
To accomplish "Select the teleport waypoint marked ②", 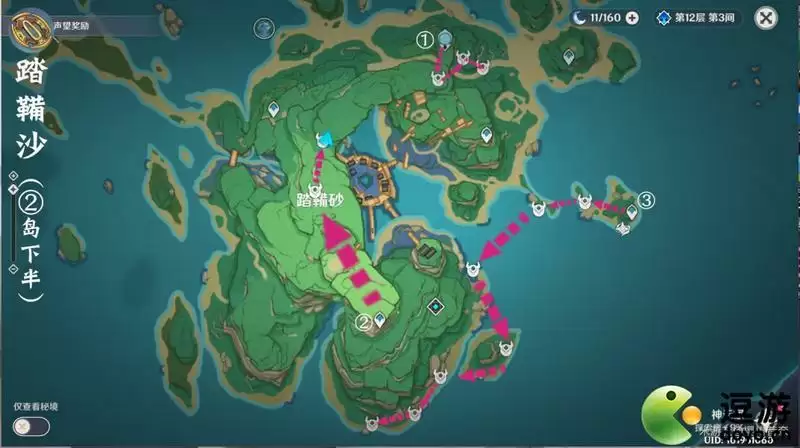I will pyautogui.click(x=381, y=319).
